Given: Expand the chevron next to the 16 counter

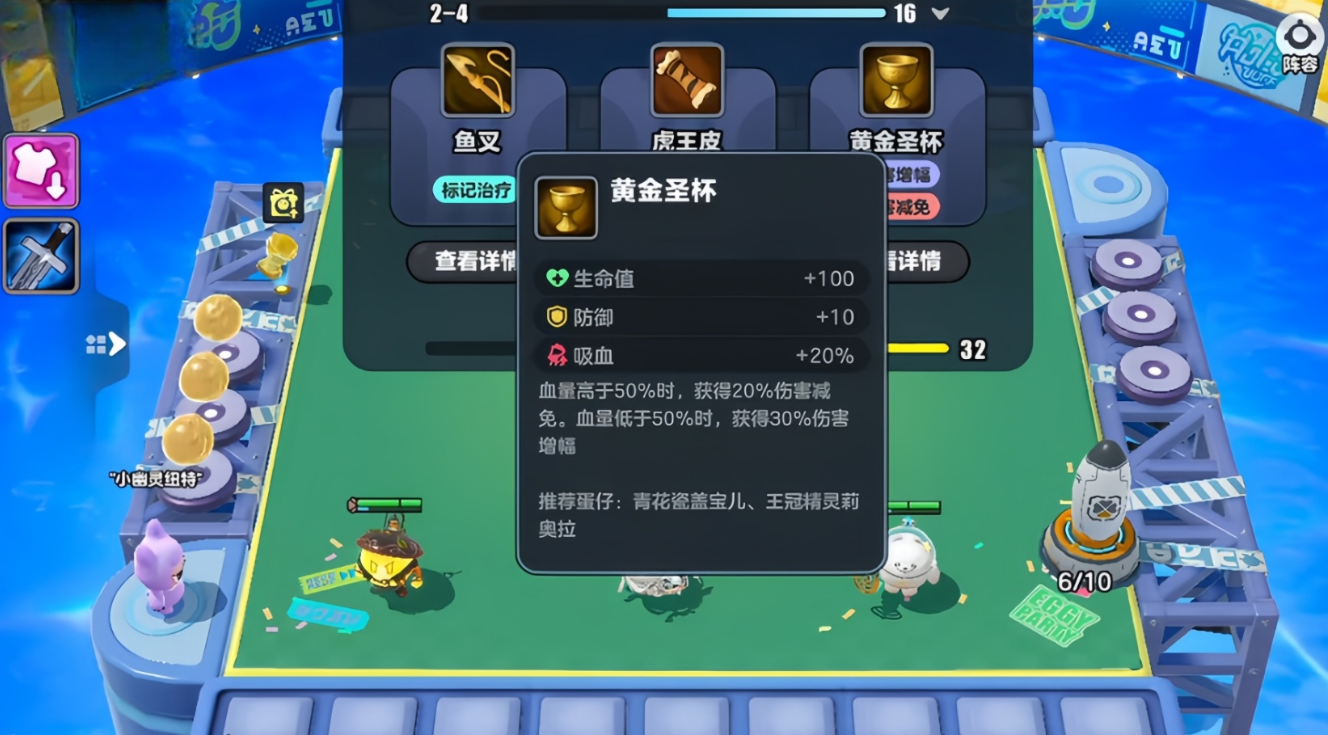Looking at the screenshot, I should 937,15.
